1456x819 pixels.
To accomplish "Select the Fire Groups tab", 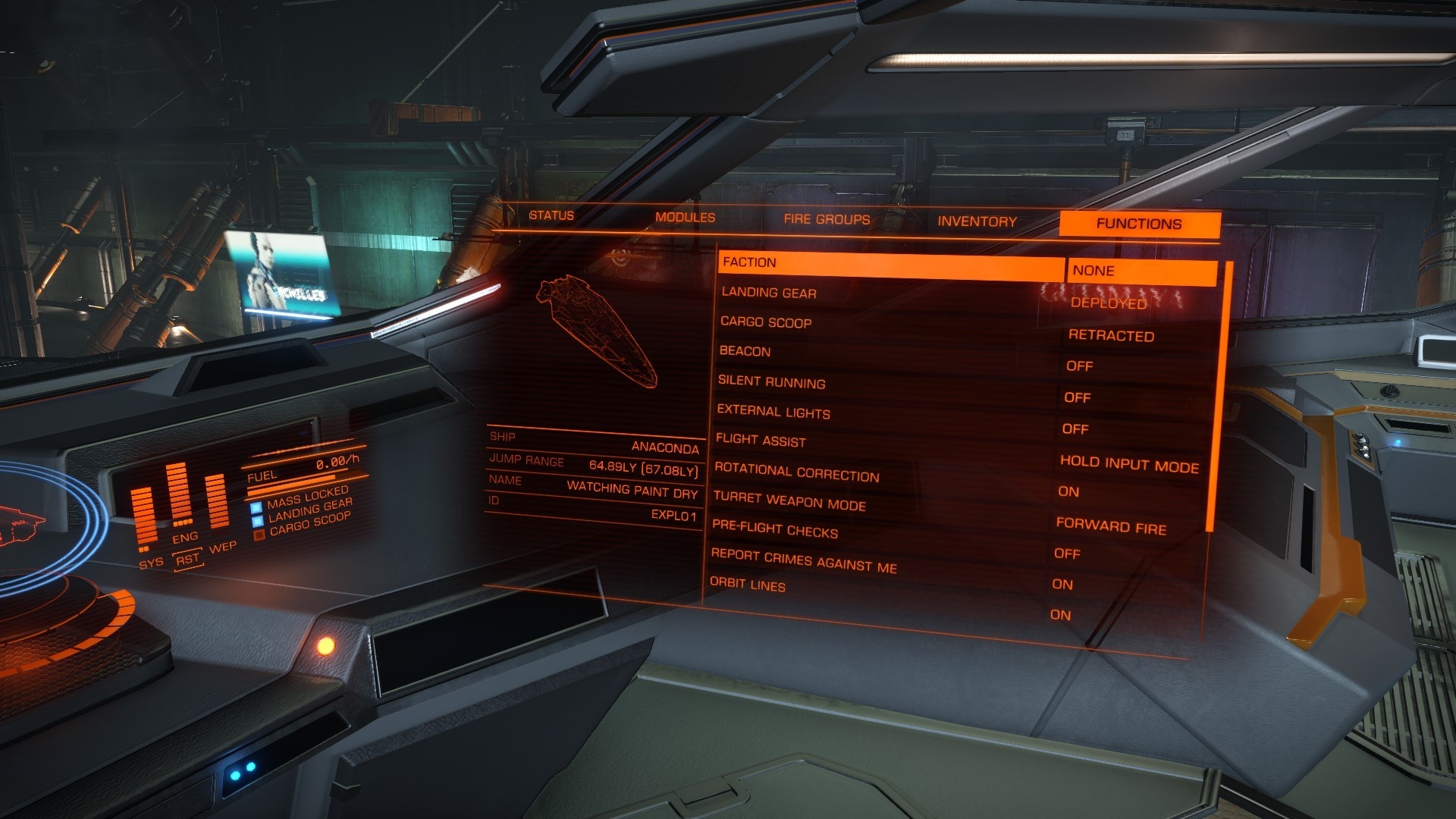I will coord(827,220).
